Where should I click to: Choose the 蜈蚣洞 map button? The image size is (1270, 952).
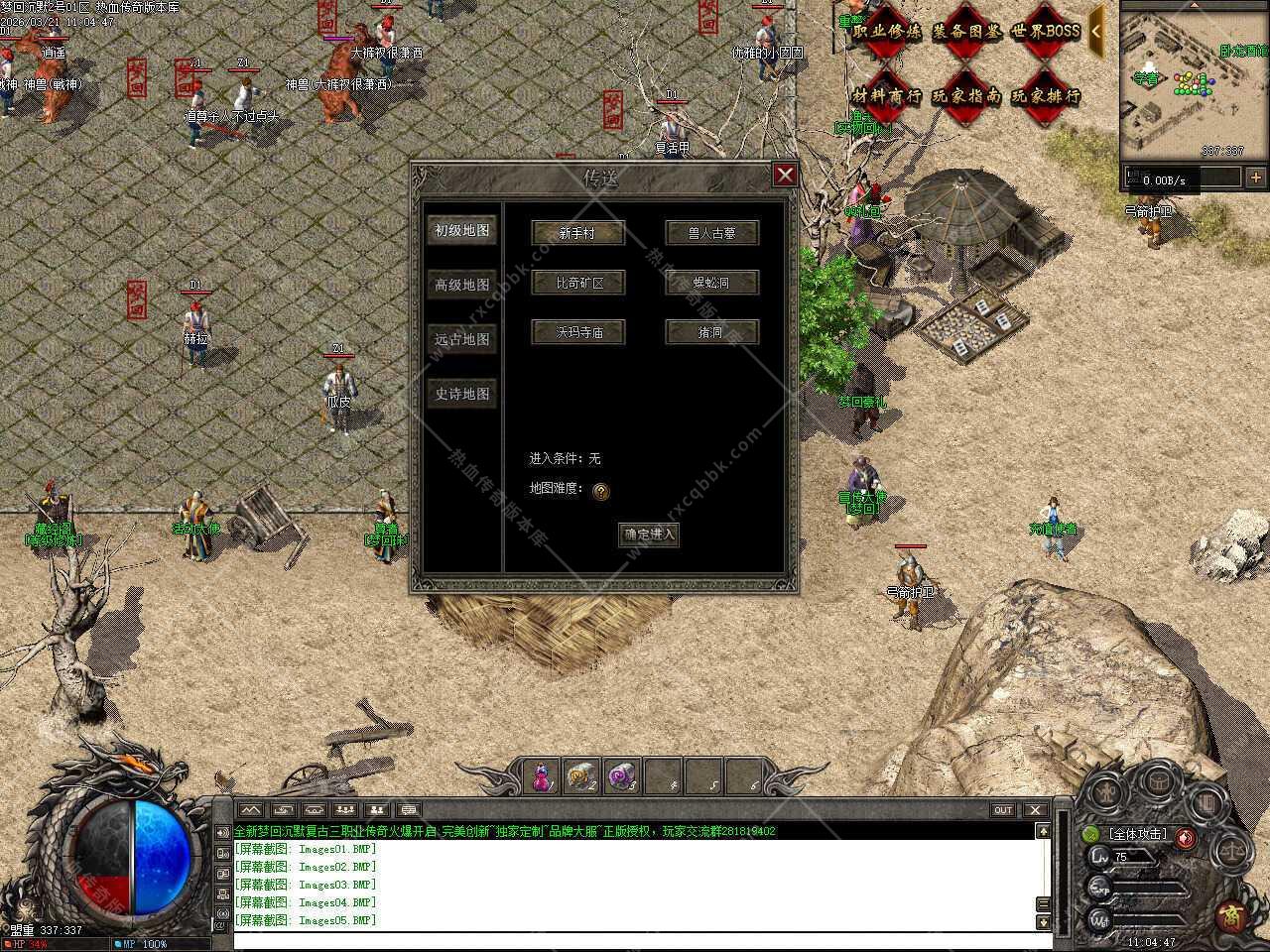tap(711, 283)
